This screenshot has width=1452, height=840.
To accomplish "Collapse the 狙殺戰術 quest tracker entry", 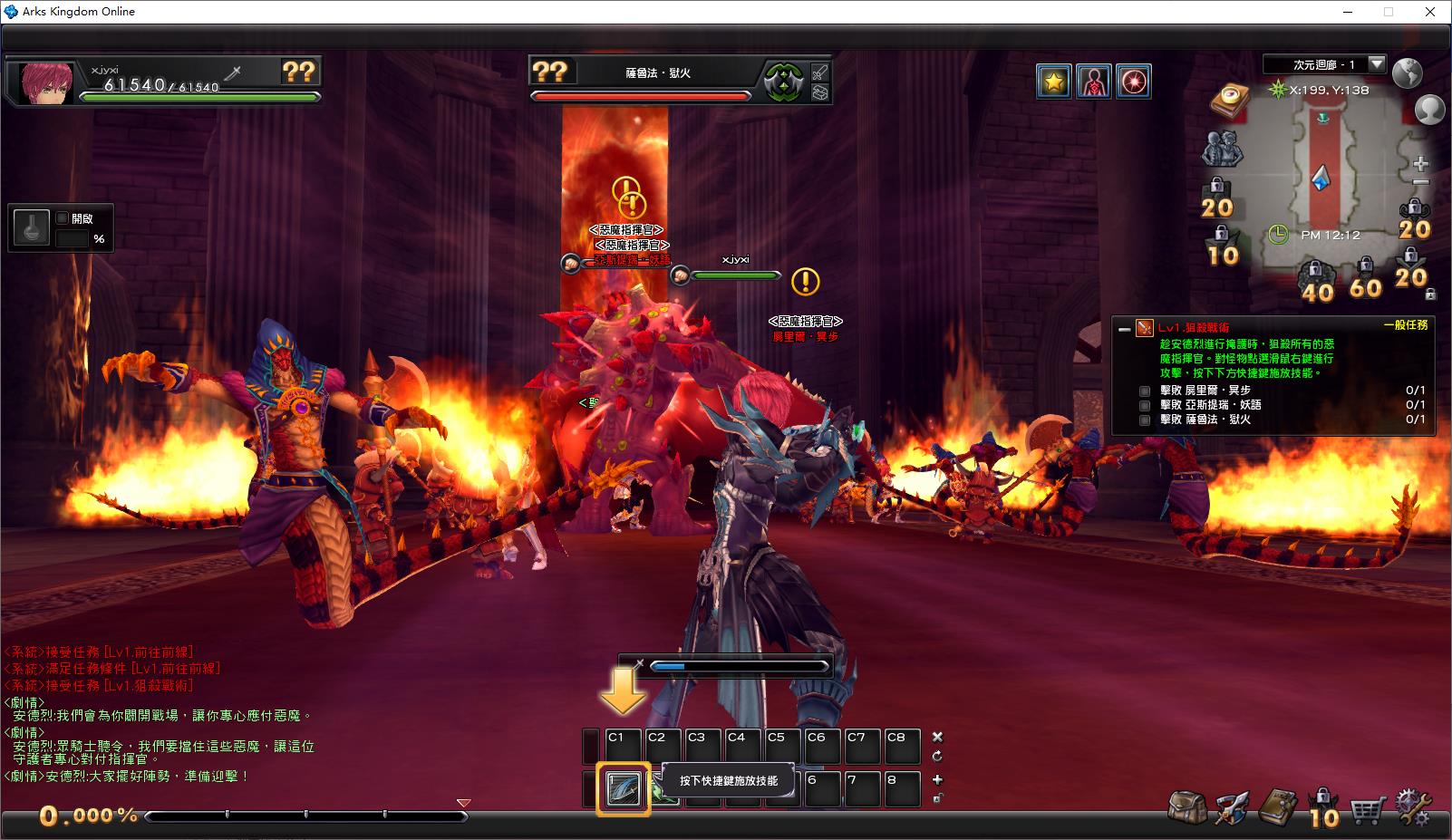I will [1125, 328].
